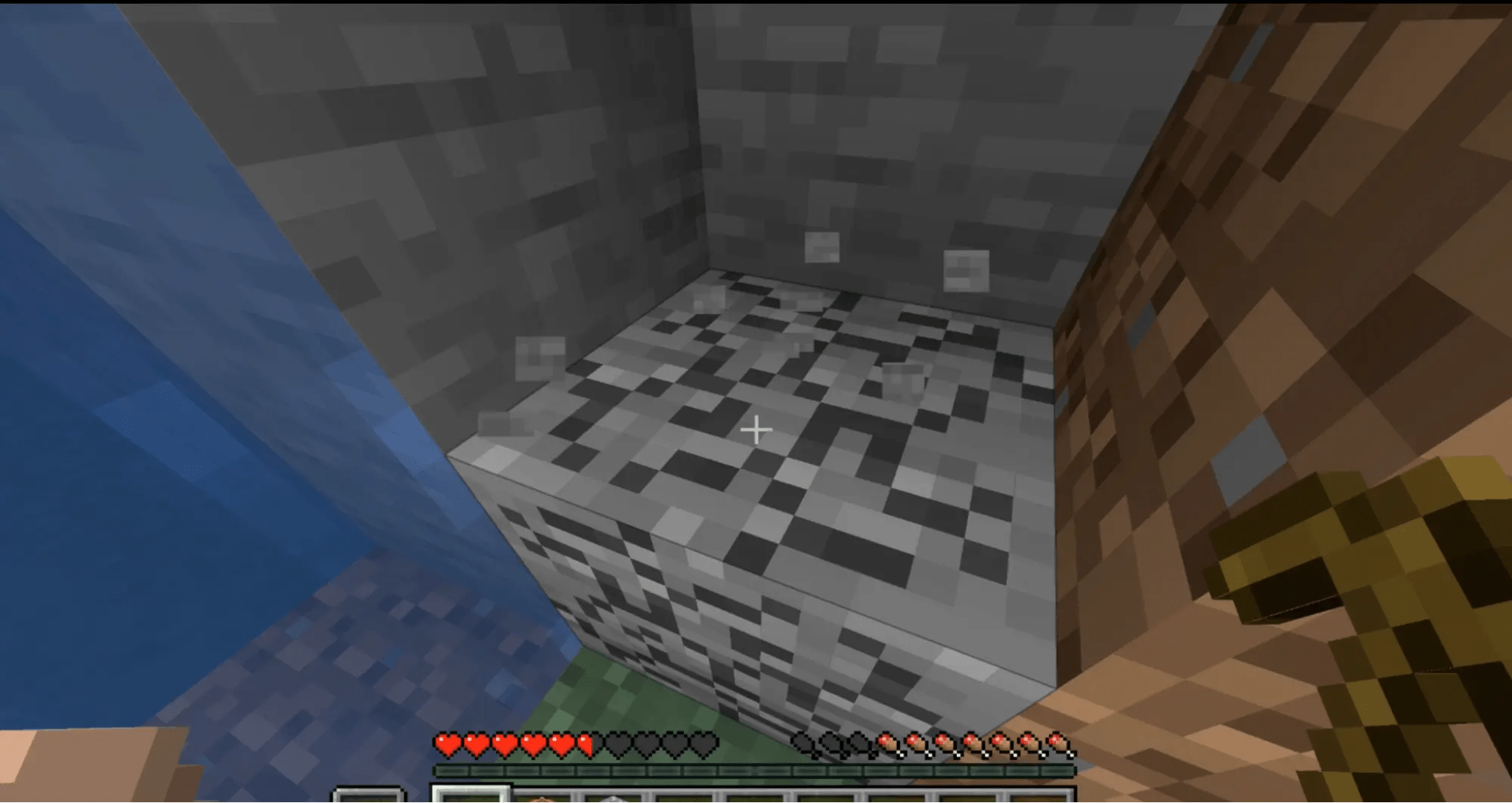Click the crosshair at screen center

tap(756, 430)
